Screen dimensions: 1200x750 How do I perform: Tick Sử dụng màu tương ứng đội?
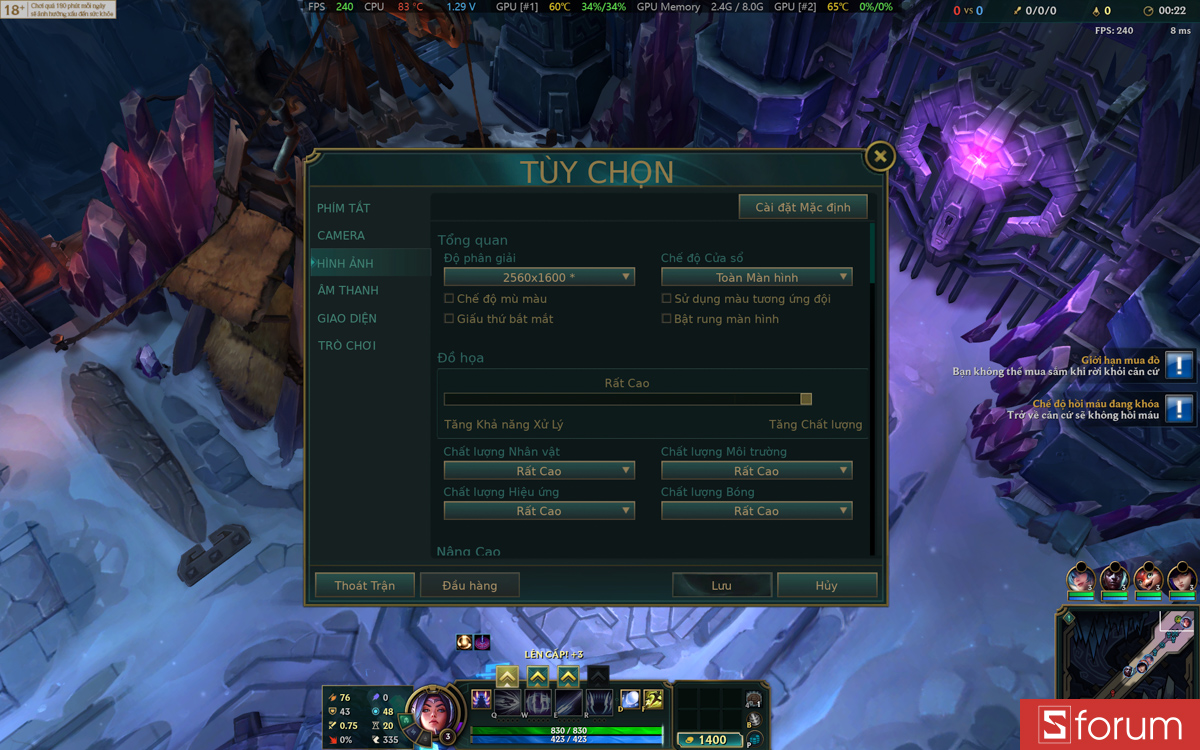[667, 299]
